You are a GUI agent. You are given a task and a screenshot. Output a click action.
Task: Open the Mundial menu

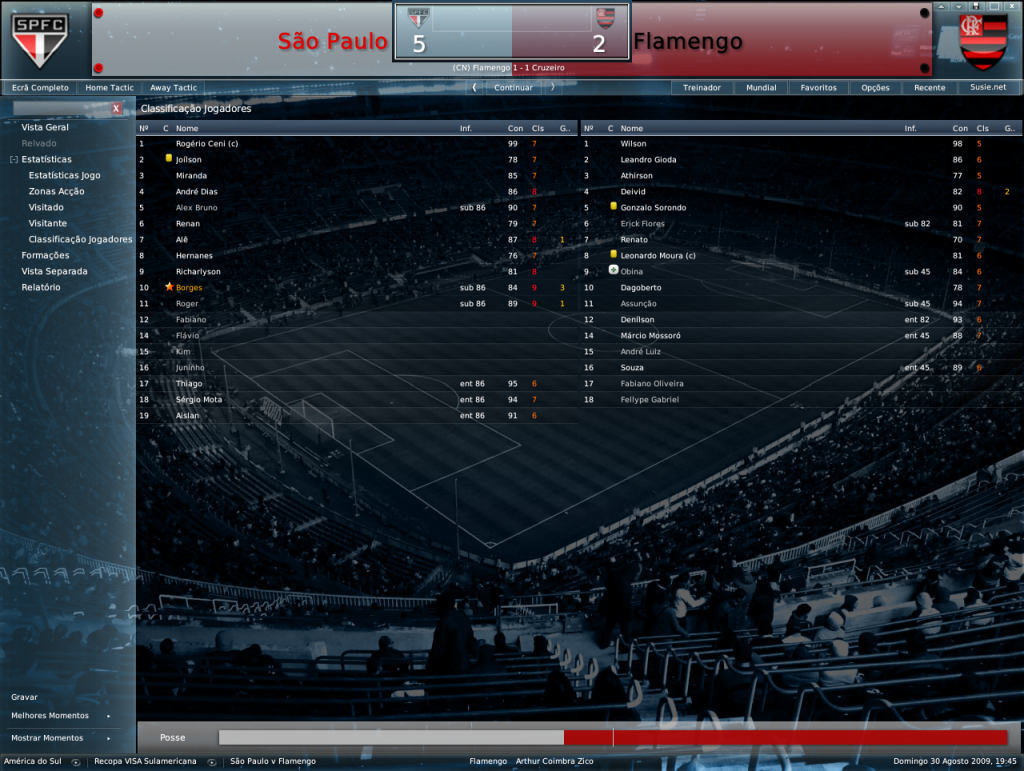click(761, 88)
